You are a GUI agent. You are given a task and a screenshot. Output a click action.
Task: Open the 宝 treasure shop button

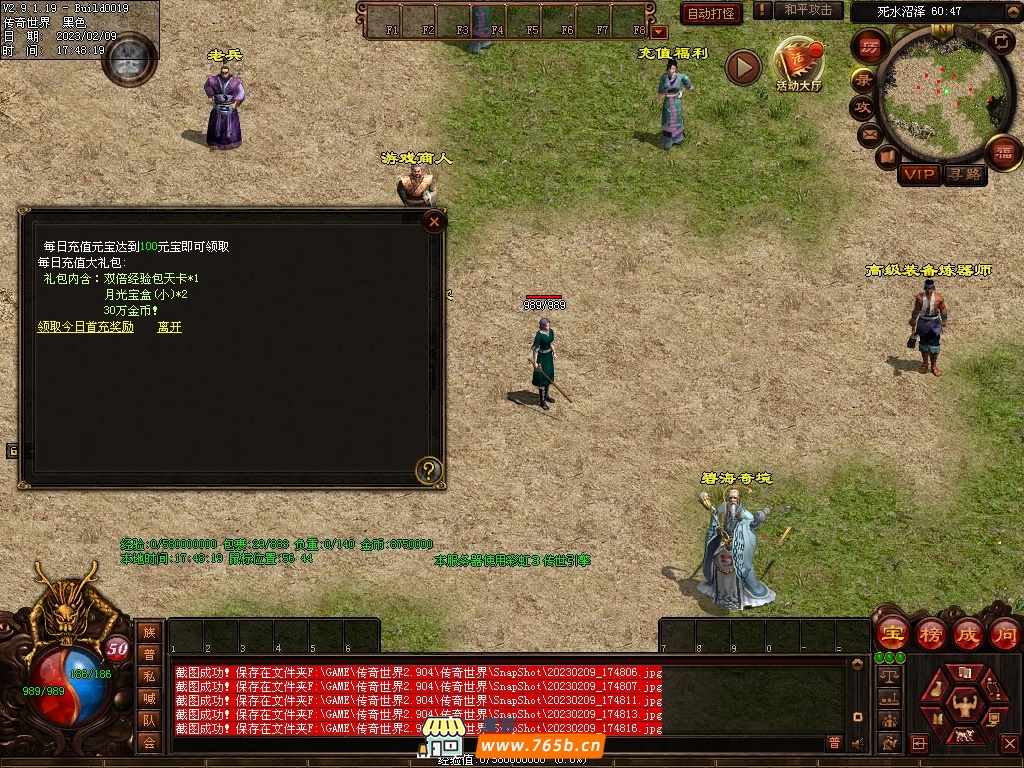pos(892,633)
